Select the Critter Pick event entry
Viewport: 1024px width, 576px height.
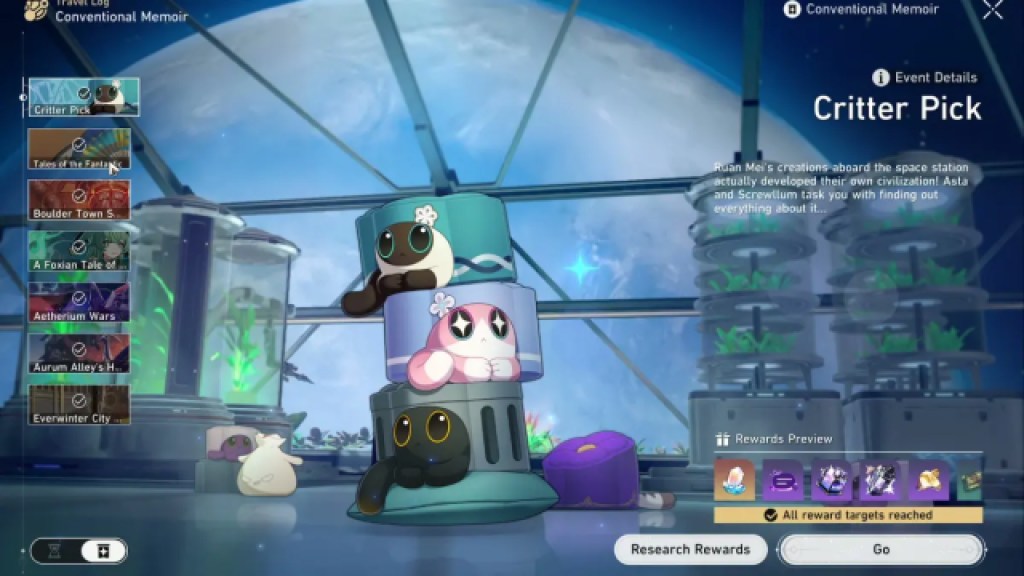pos(84,97)
